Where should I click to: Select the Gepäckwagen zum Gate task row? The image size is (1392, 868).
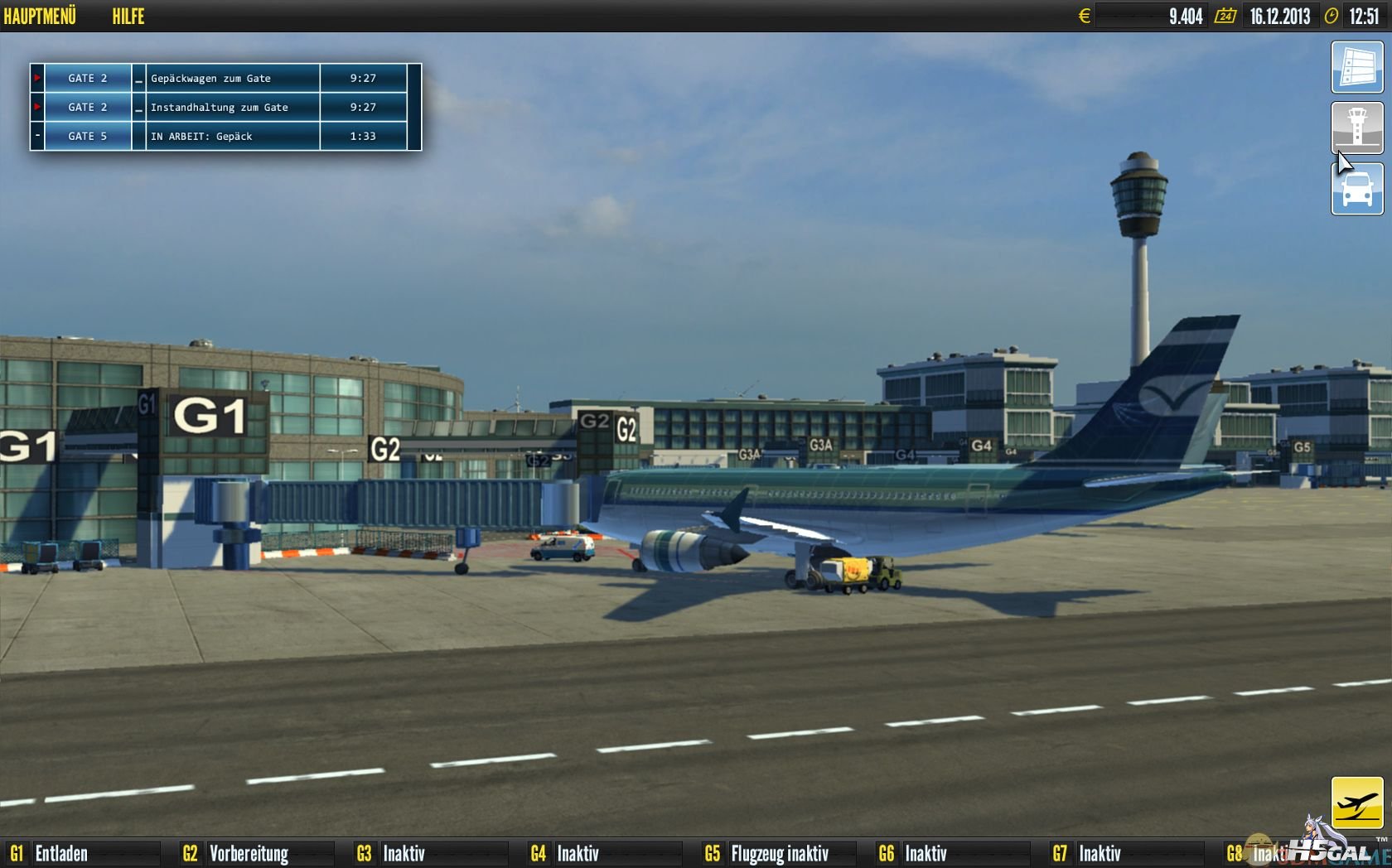coord(225,78)
